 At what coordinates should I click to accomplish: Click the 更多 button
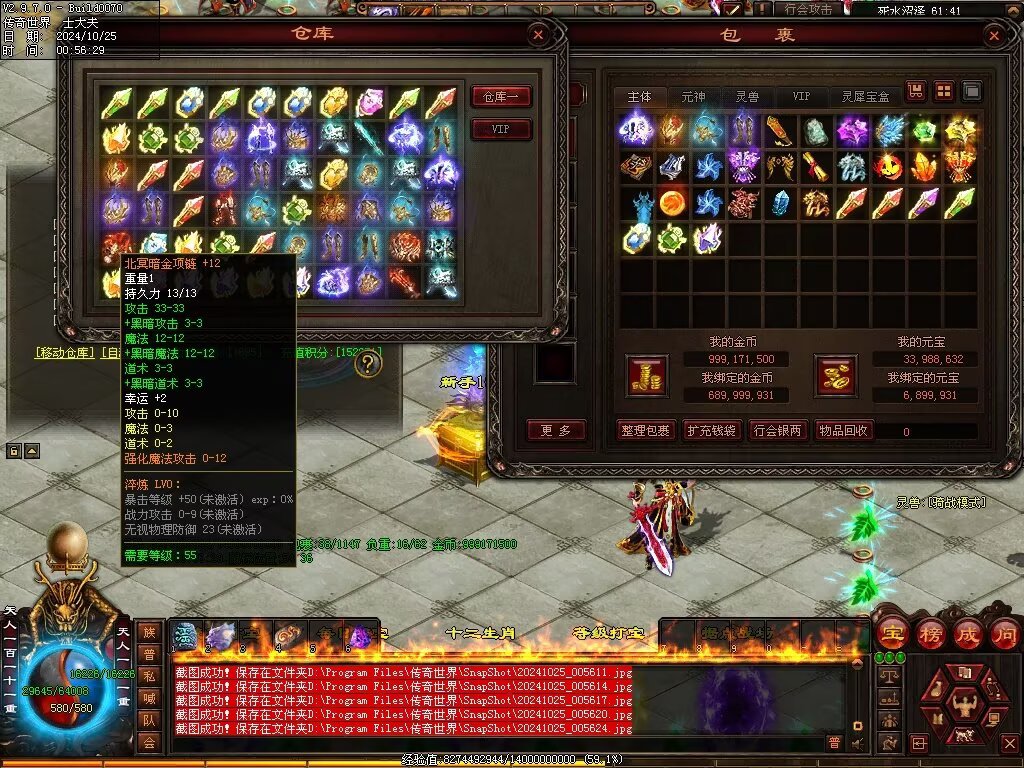[556, 431]
